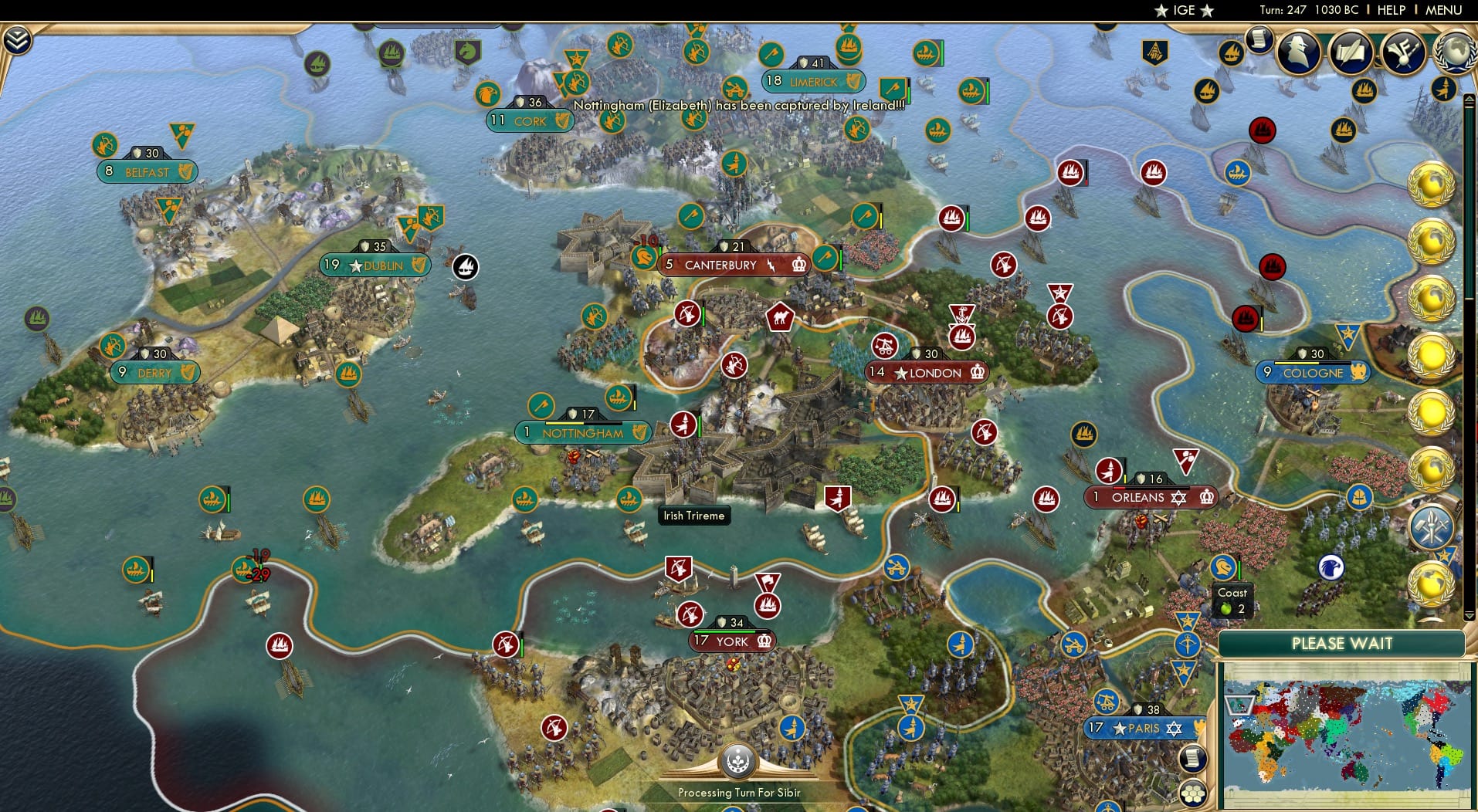Click the topmost yellow laurel diplomacy notification
The image size is (1478, 812).
[1432, 183]
